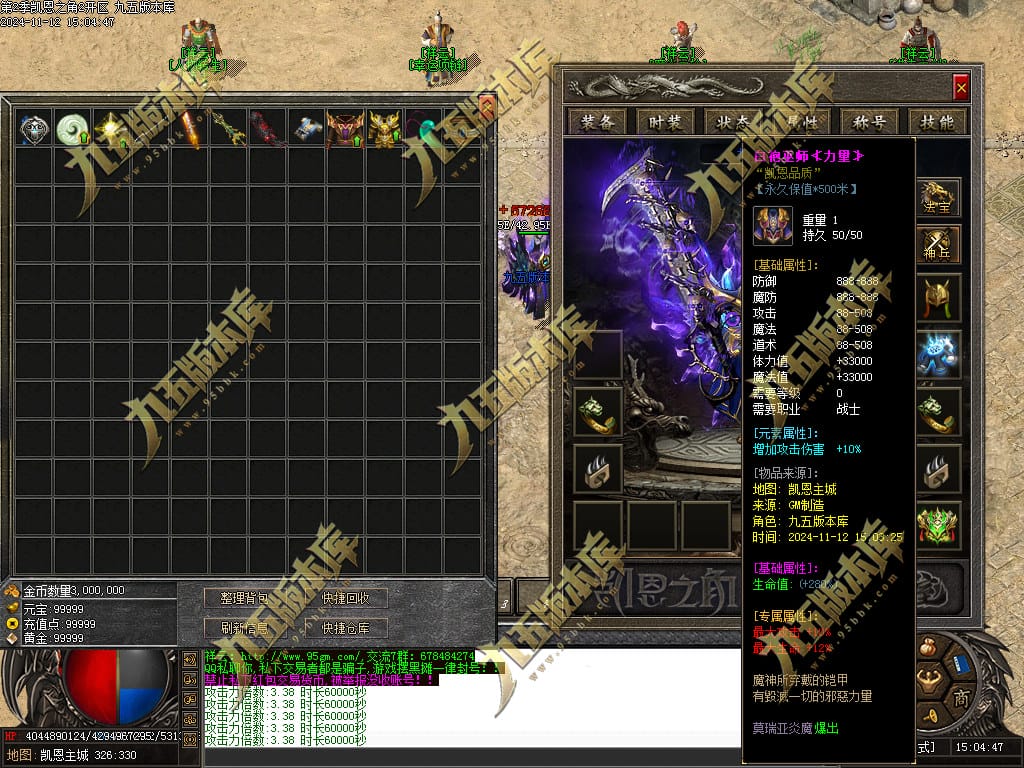Show the 称号 titles tab

tap(869, 122)
